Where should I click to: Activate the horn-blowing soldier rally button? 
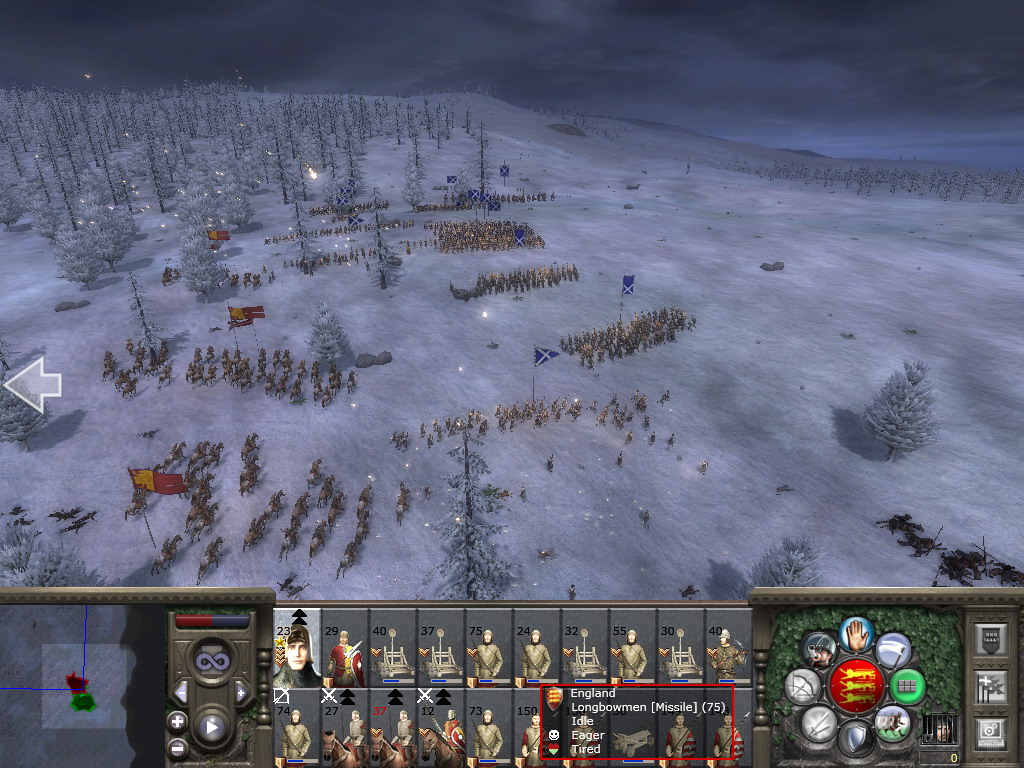pyautogui.click(x=820, y=651)
